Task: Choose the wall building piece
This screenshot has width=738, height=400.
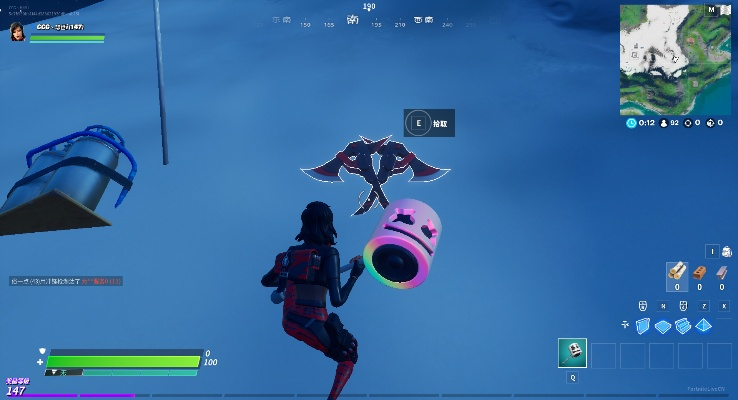Action: click(x=642, y=326)
